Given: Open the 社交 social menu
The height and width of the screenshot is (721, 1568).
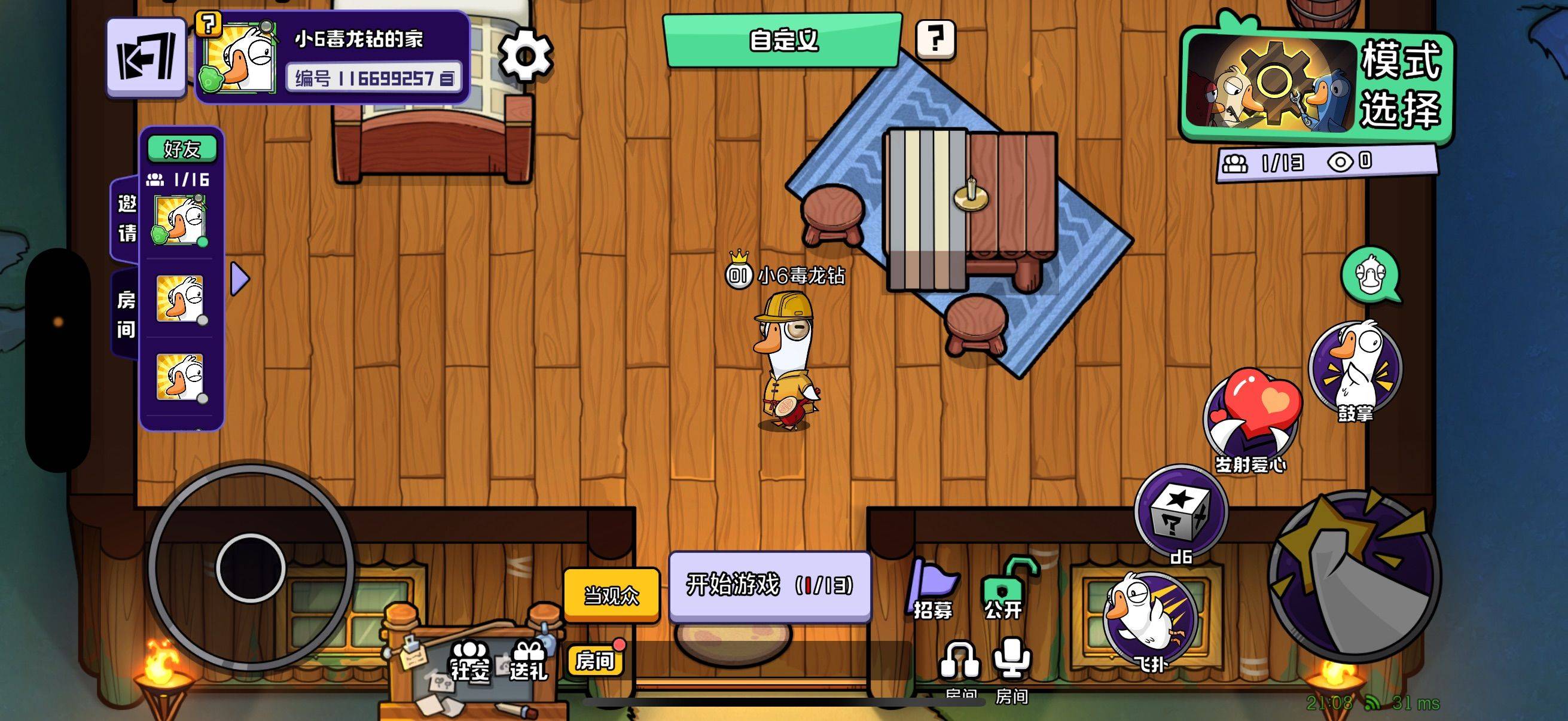Looking at the screenshot, I should [469, 660].
